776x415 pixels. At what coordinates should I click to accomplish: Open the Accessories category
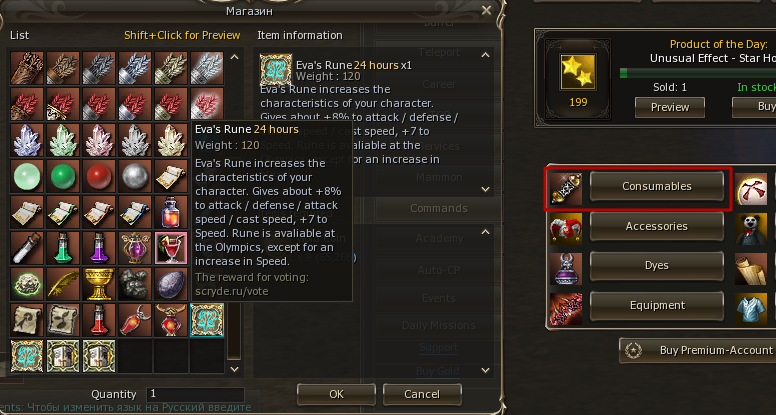click(655, 226)
